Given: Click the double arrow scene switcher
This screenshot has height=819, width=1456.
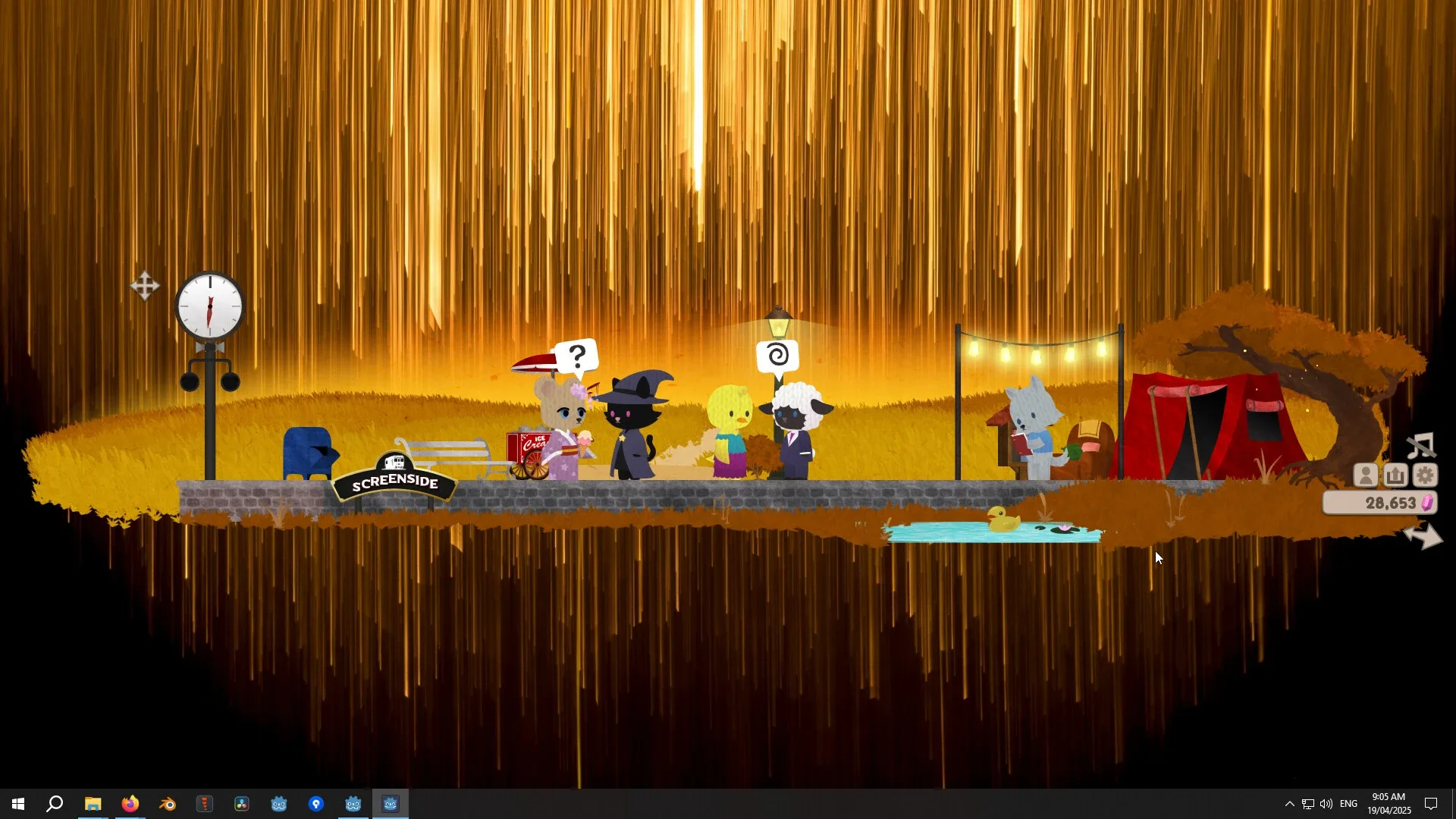Looking at the screenshot, I should [1425, 536].
